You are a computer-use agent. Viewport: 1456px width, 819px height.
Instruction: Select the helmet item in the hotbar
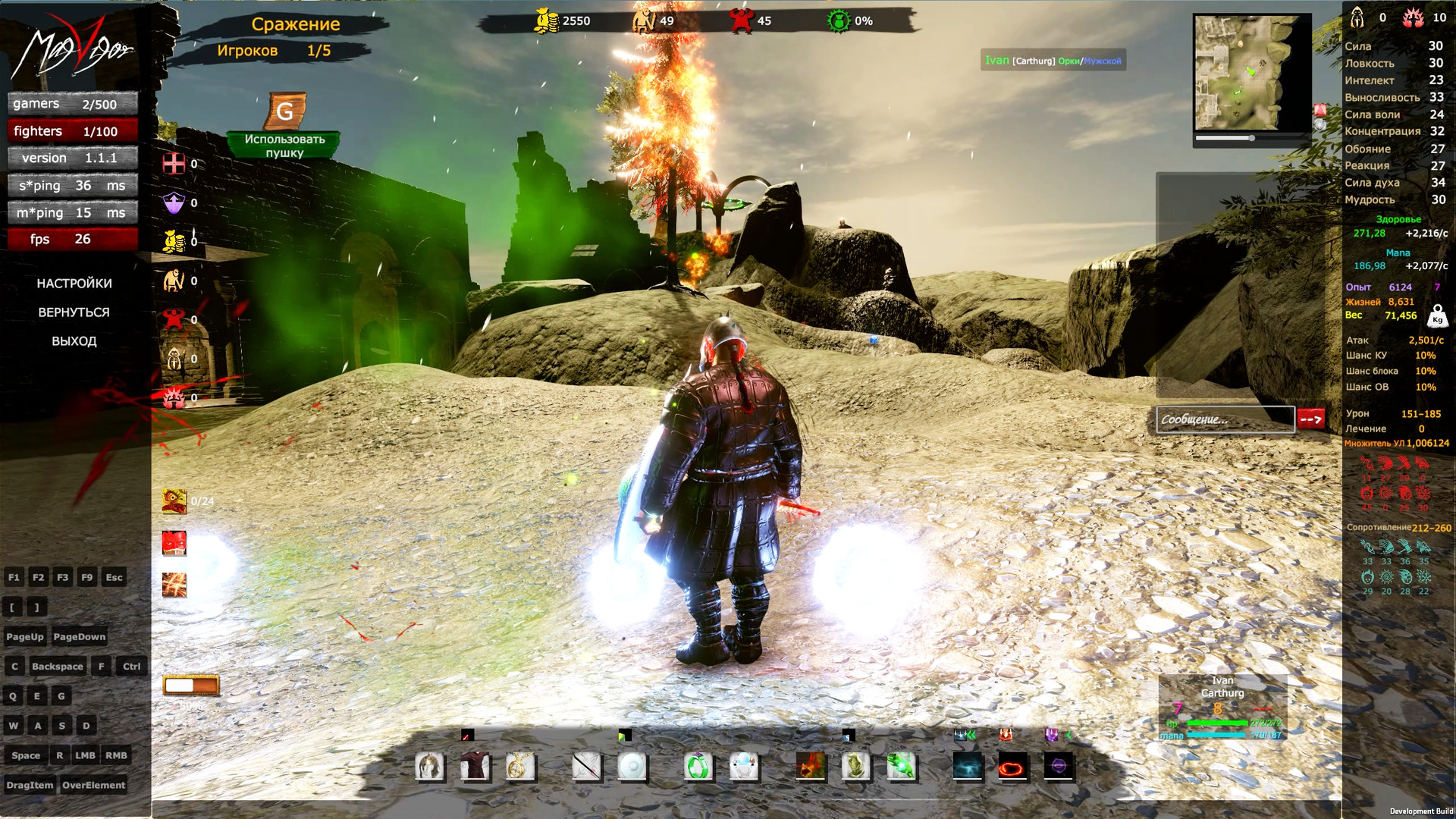click(430, 766)
